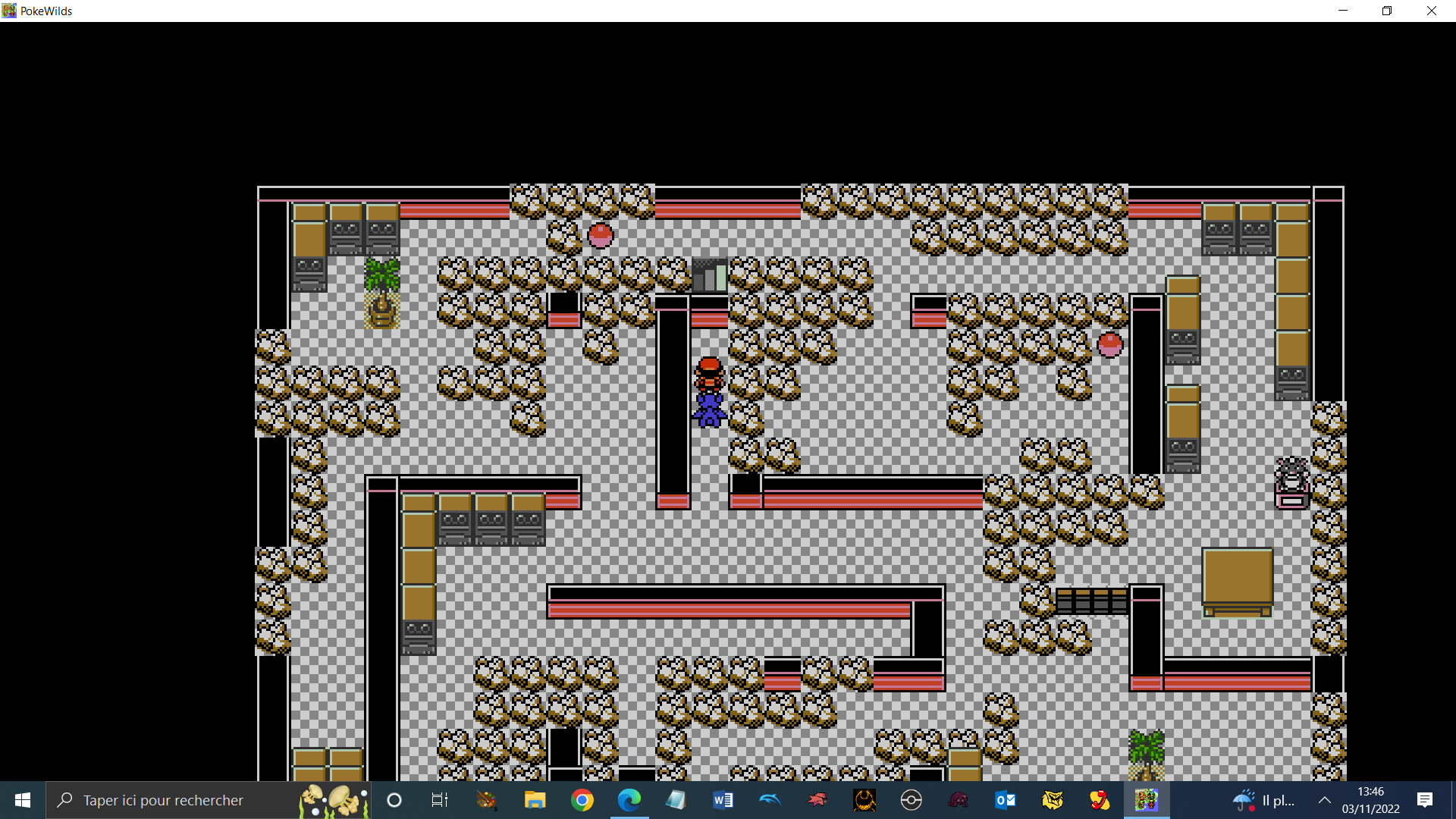
Task: Launch the Bendy game from the taskbar
Action: coord(865,800)
